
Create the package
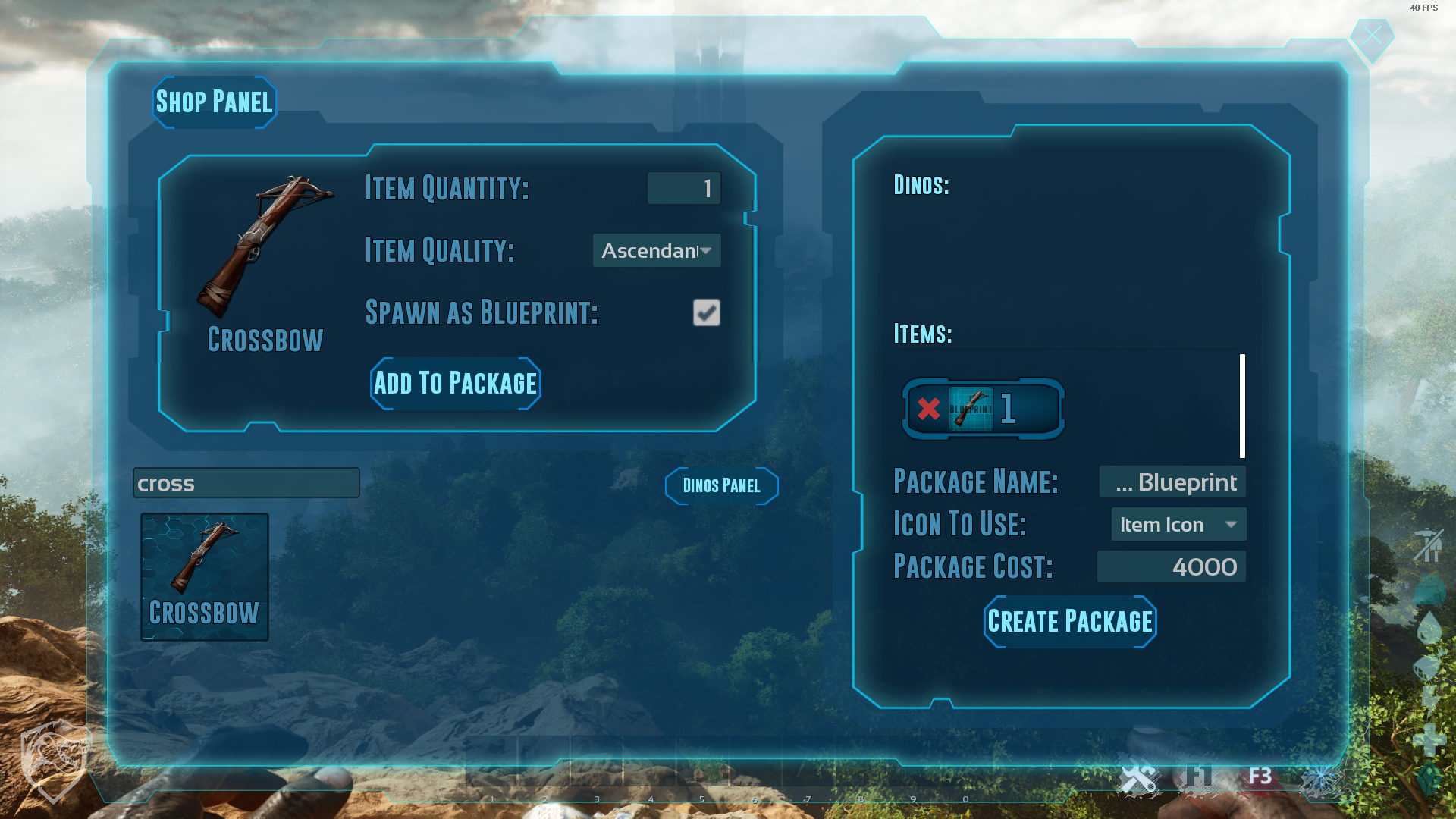[x=1070, y=622]
